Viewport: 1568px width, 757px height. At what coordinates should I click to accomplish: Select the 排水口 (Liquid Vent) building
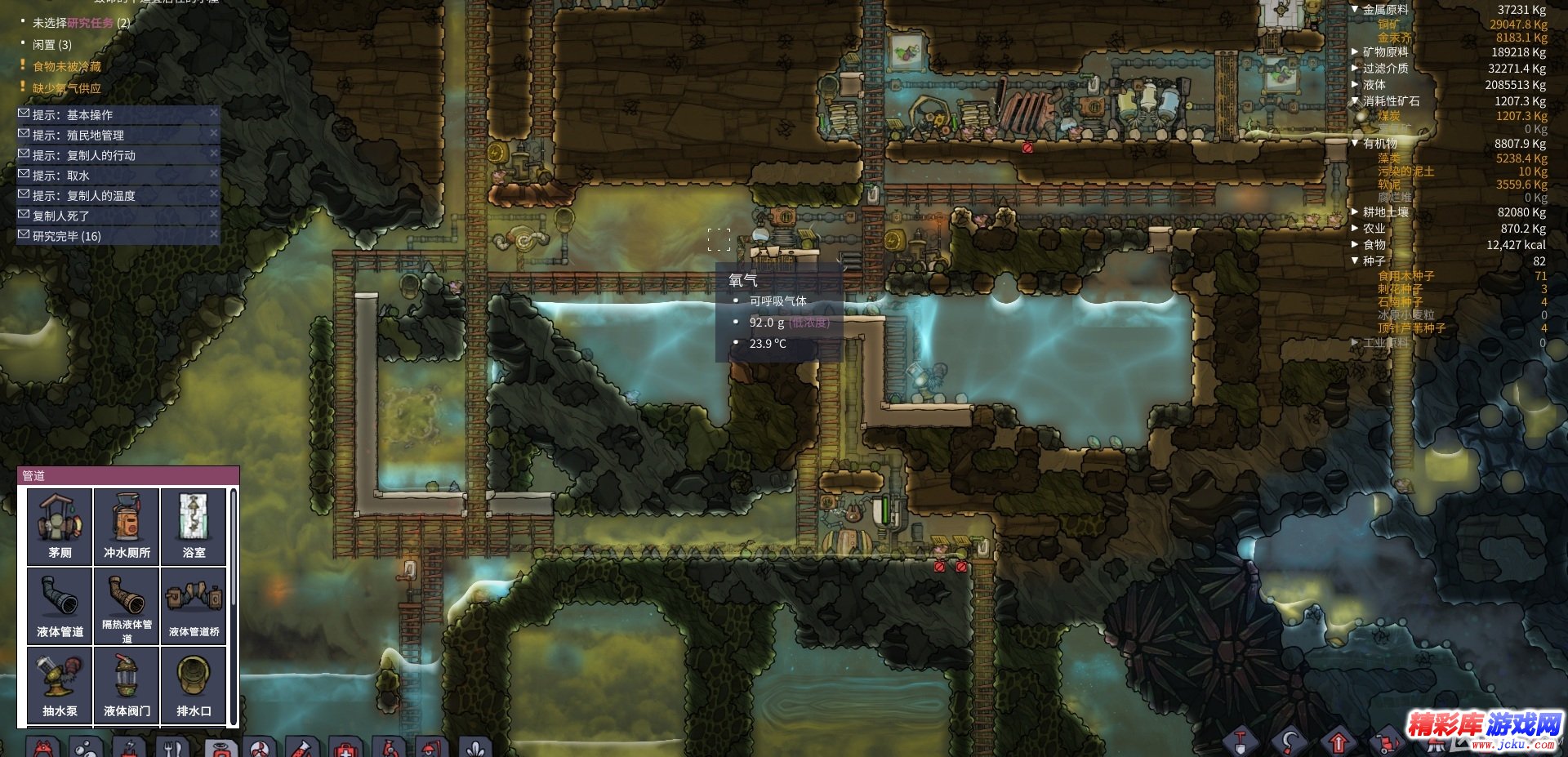[x=194, y=684]
